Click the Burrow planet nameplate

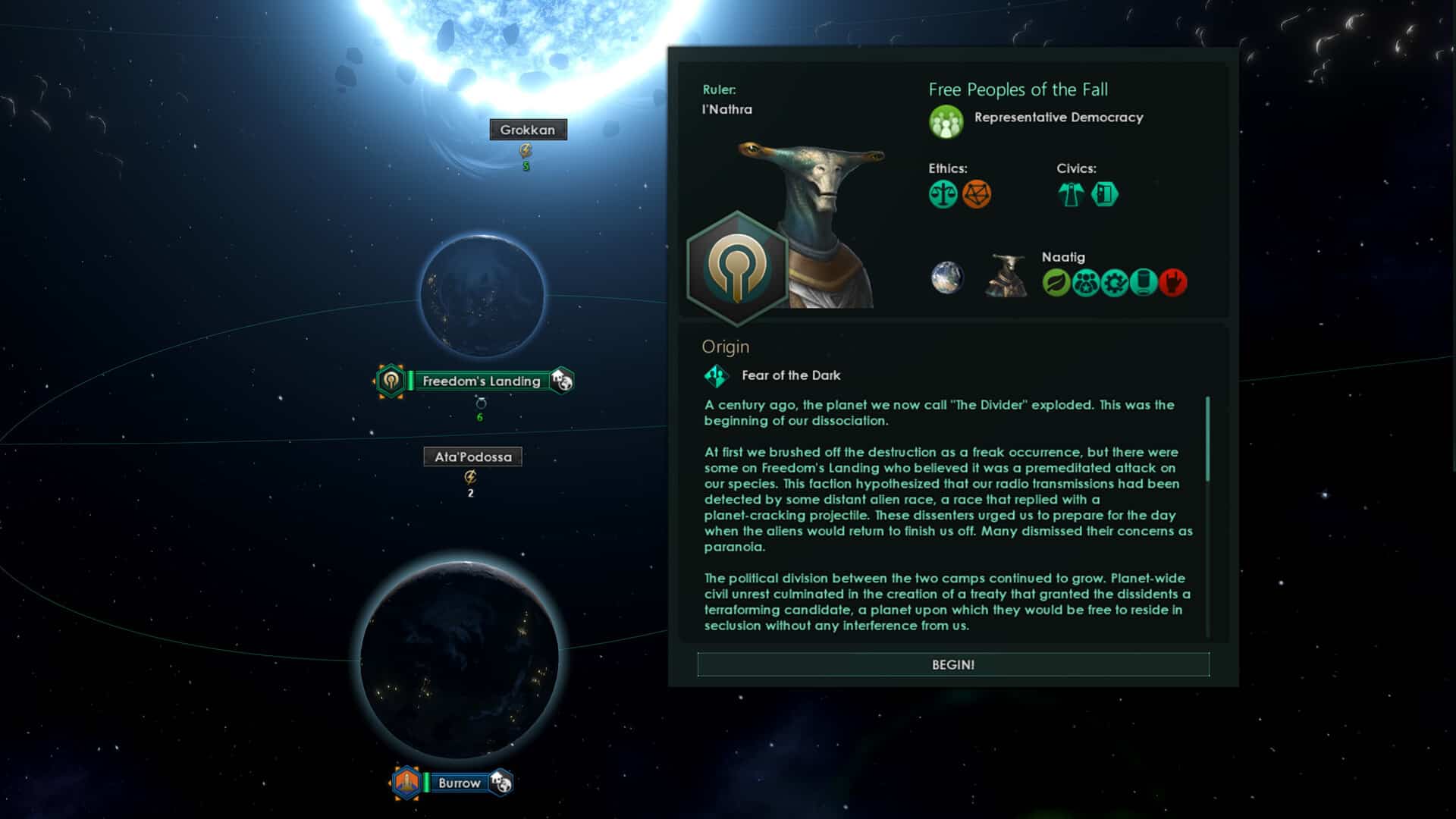[459, 783]
